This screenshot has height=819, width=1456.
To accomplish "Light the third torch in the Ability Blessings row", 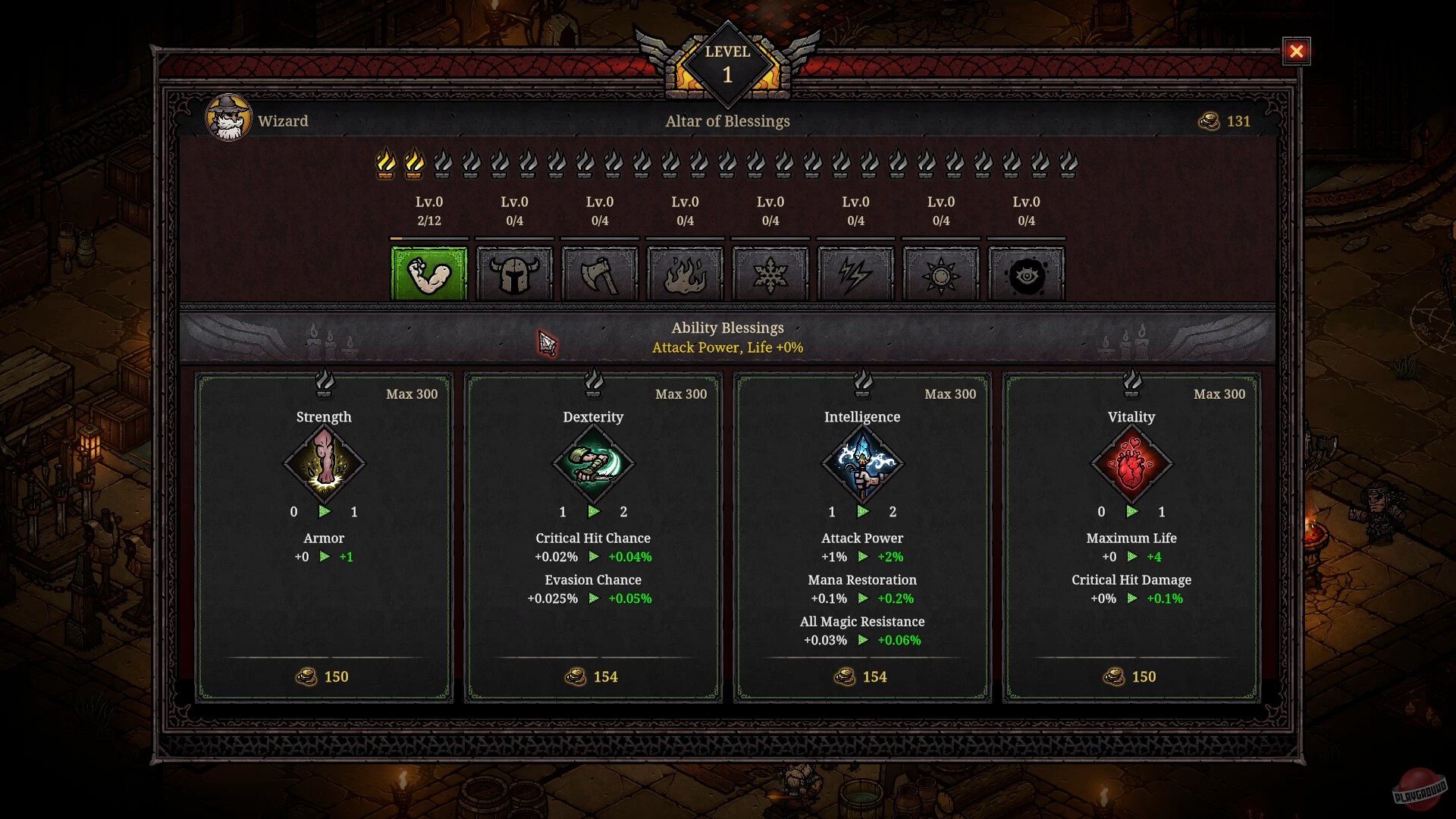I will (442, 163).
